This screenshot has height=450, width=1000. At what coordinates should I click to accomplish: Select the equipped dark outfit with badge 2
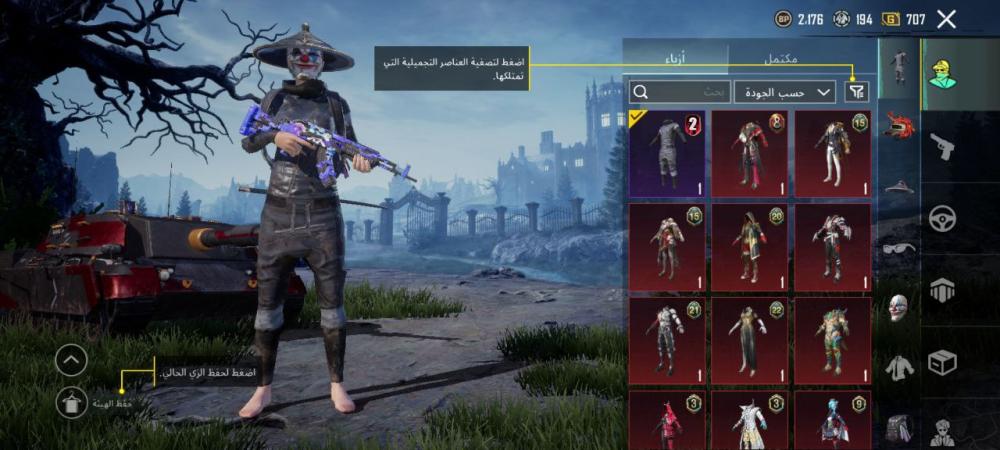pos(667,154)
